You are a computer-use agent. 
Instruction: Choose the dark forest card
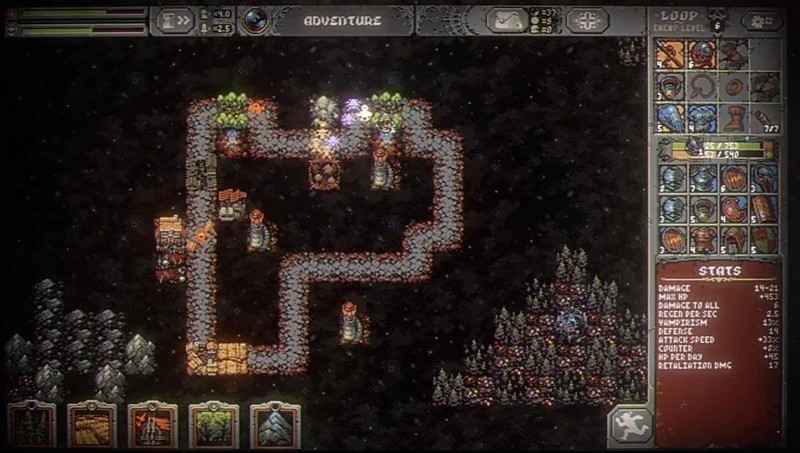click(31, 426)
